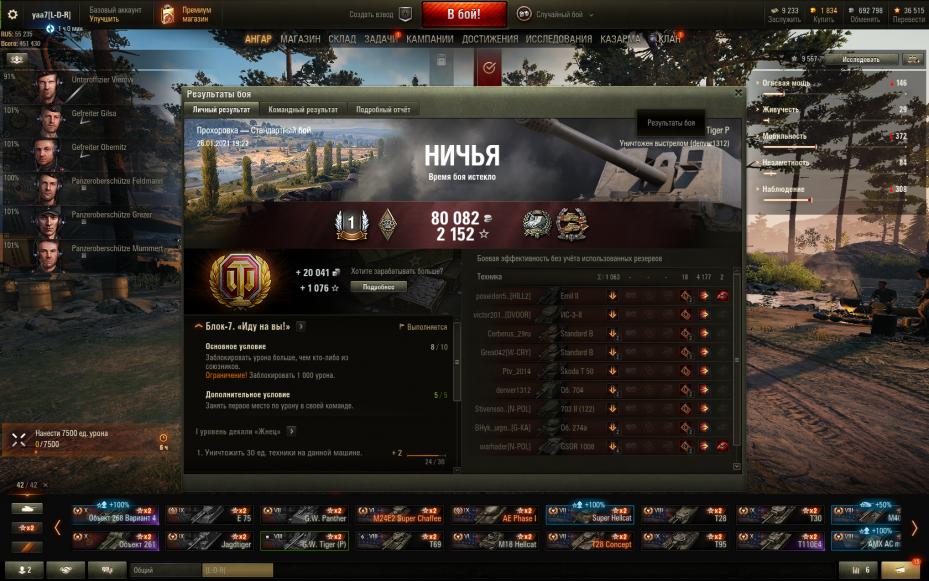Close the battle results window
This screenshot has width=929, height=581.
tap(739, 92)
